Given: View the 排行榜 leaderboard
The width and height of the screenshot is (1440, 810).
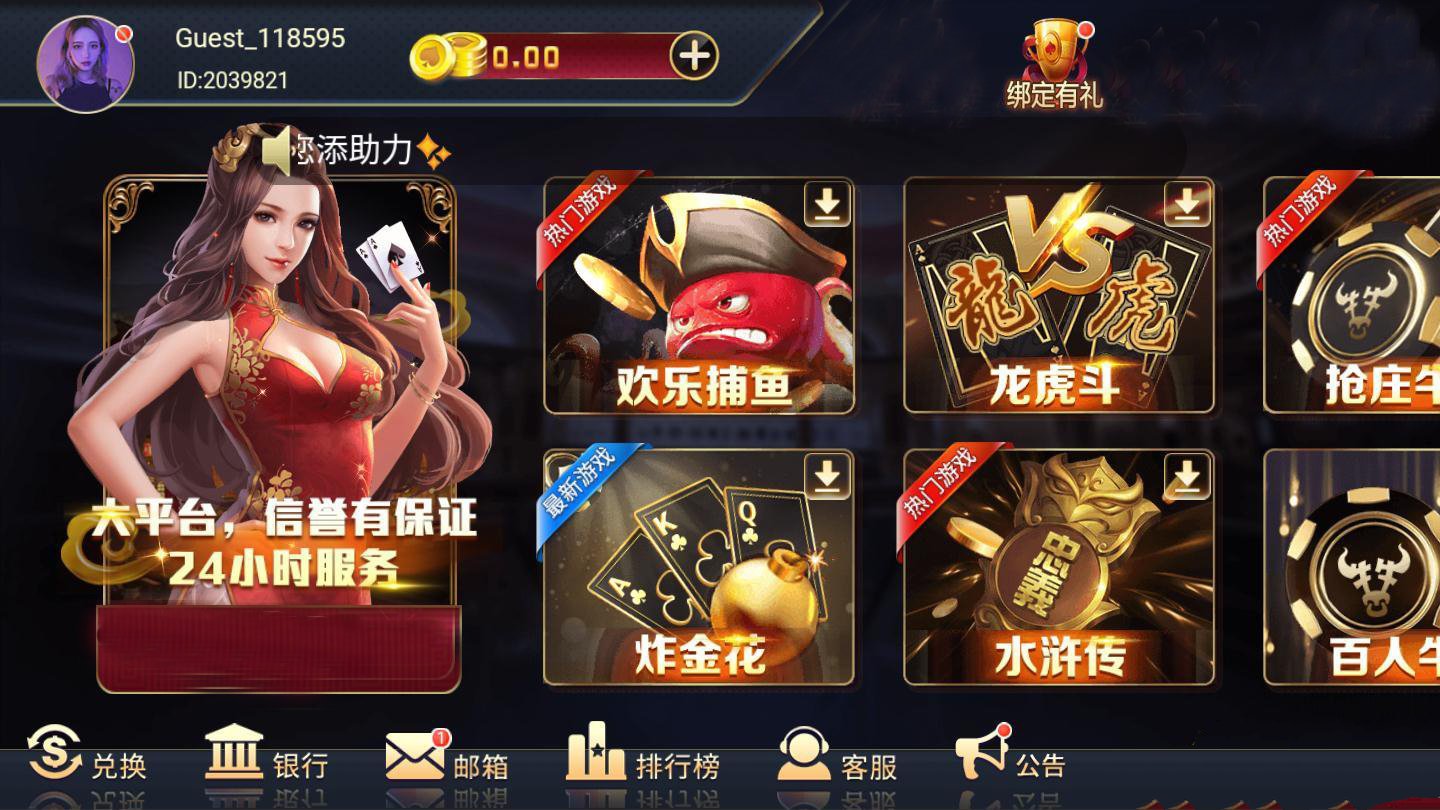Looking at the screenshot, I should pos(645,765).
